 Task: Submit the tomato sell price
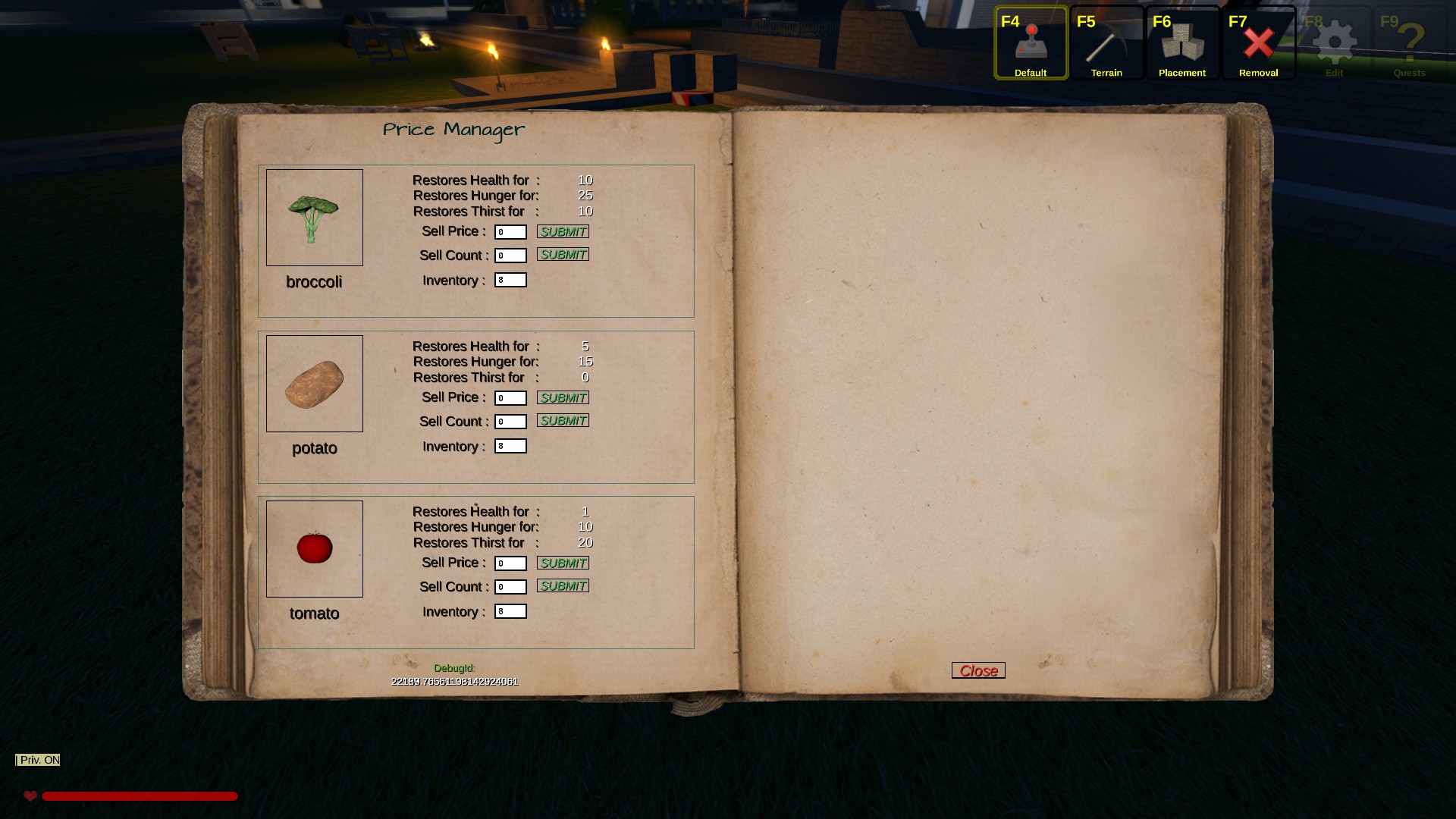(563, 563)
